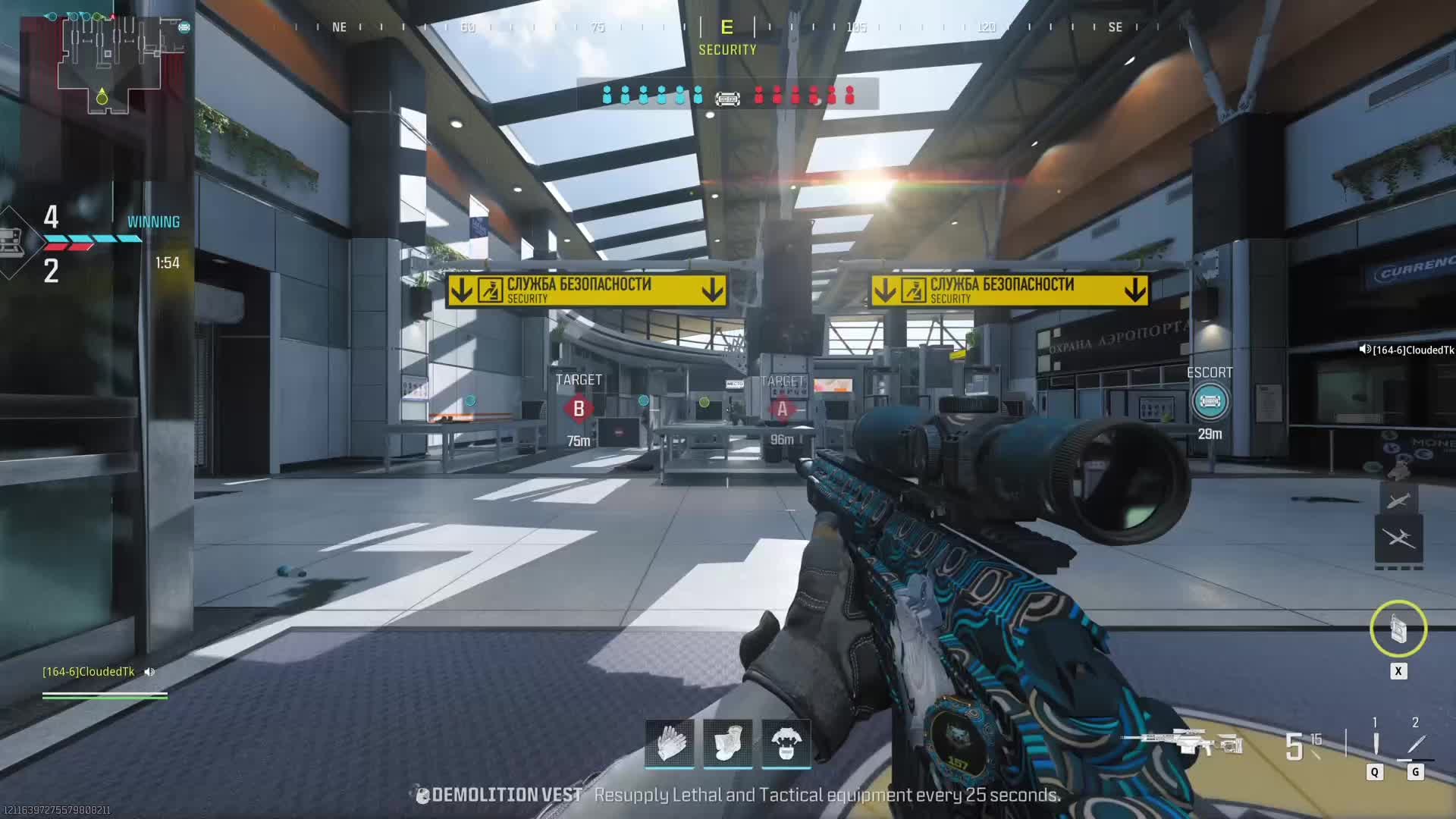Select the boots perk icon
Viewport: 1456px width, 819px height.
coord(728,742)
